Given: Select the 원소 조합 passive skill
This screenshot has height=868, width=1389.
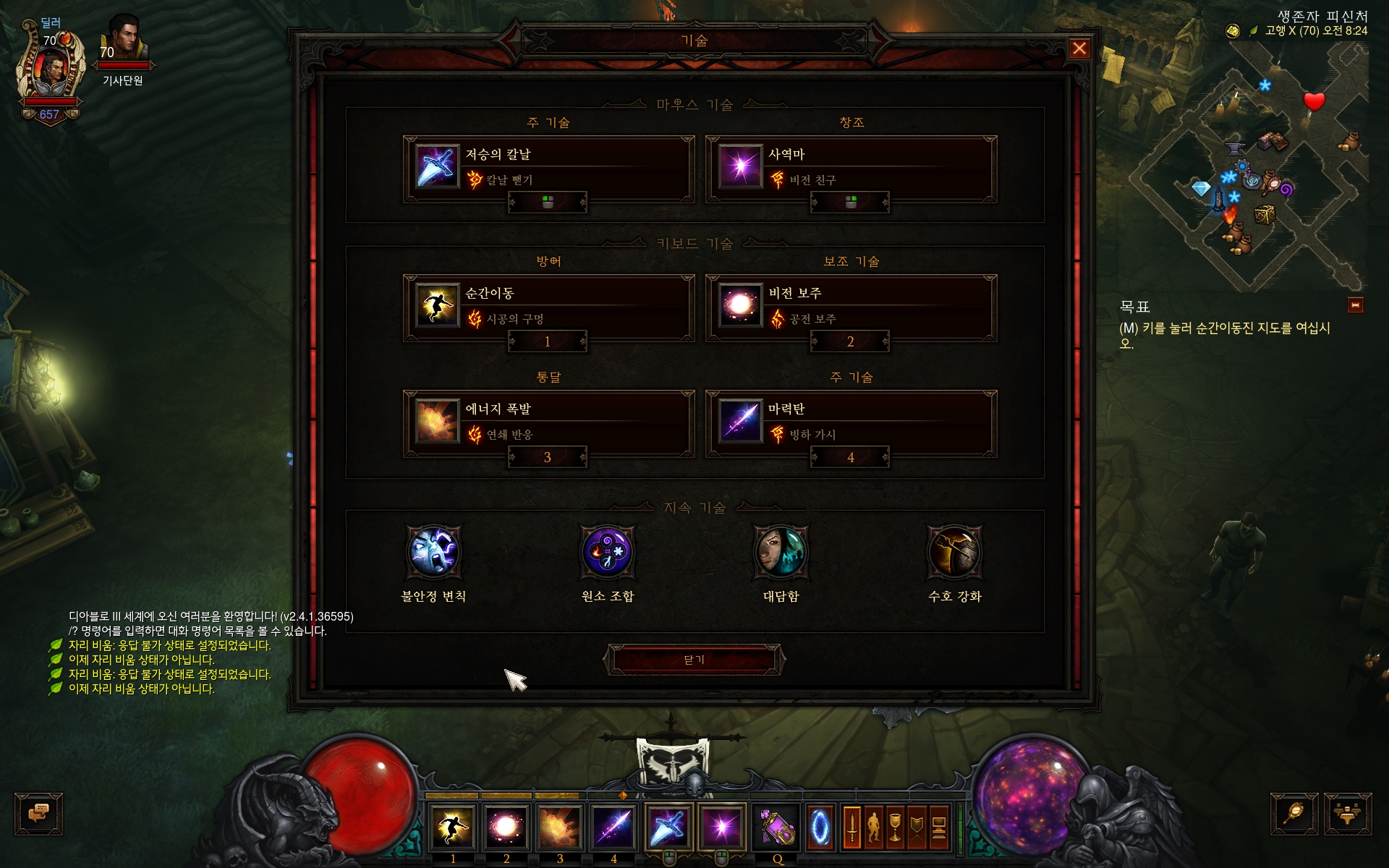Looking at the screenshot, I should 607,553.
